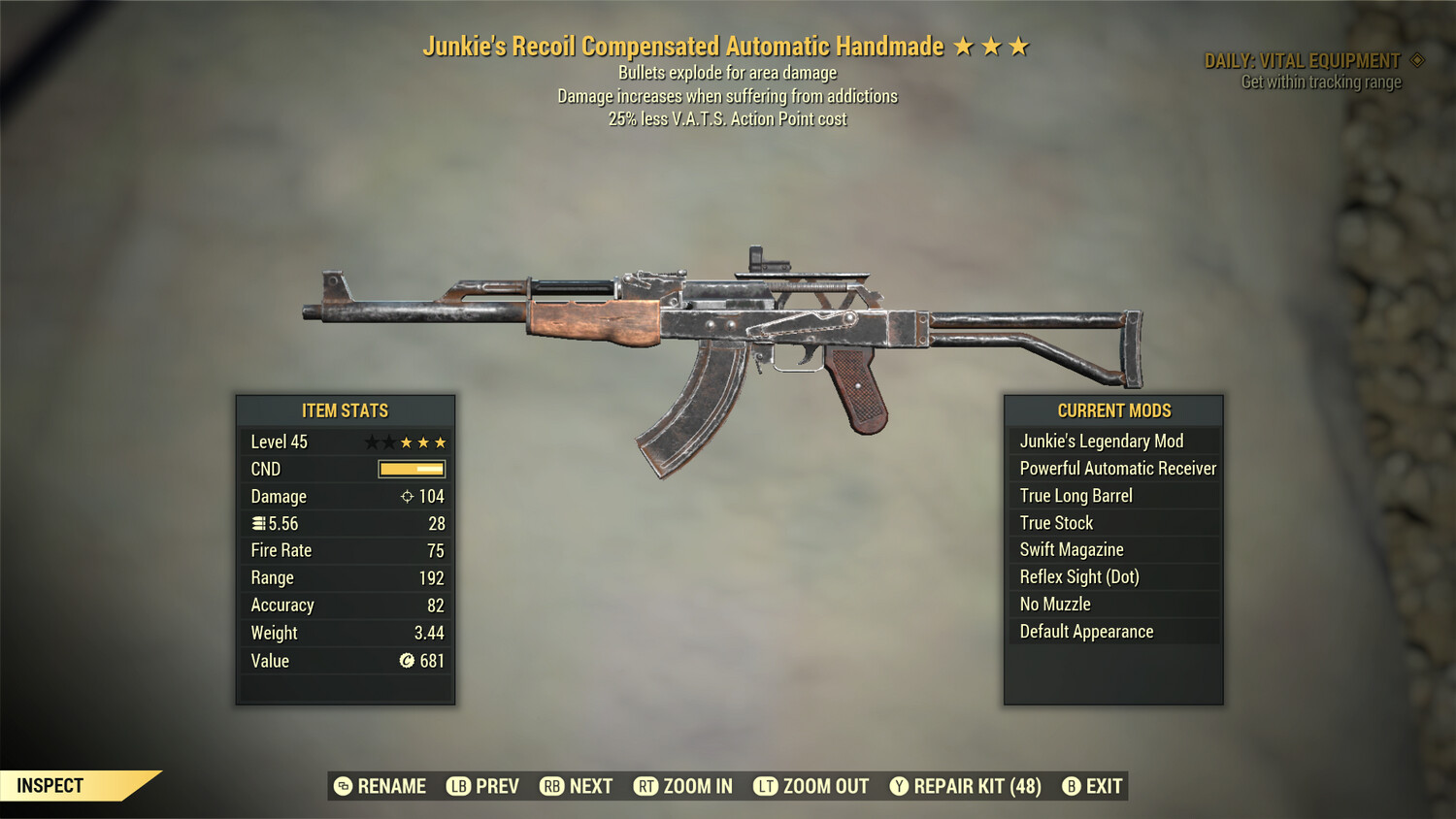Click the caps icon beside Value
This screenshot has width=1456, height=819.
point(405,661)
